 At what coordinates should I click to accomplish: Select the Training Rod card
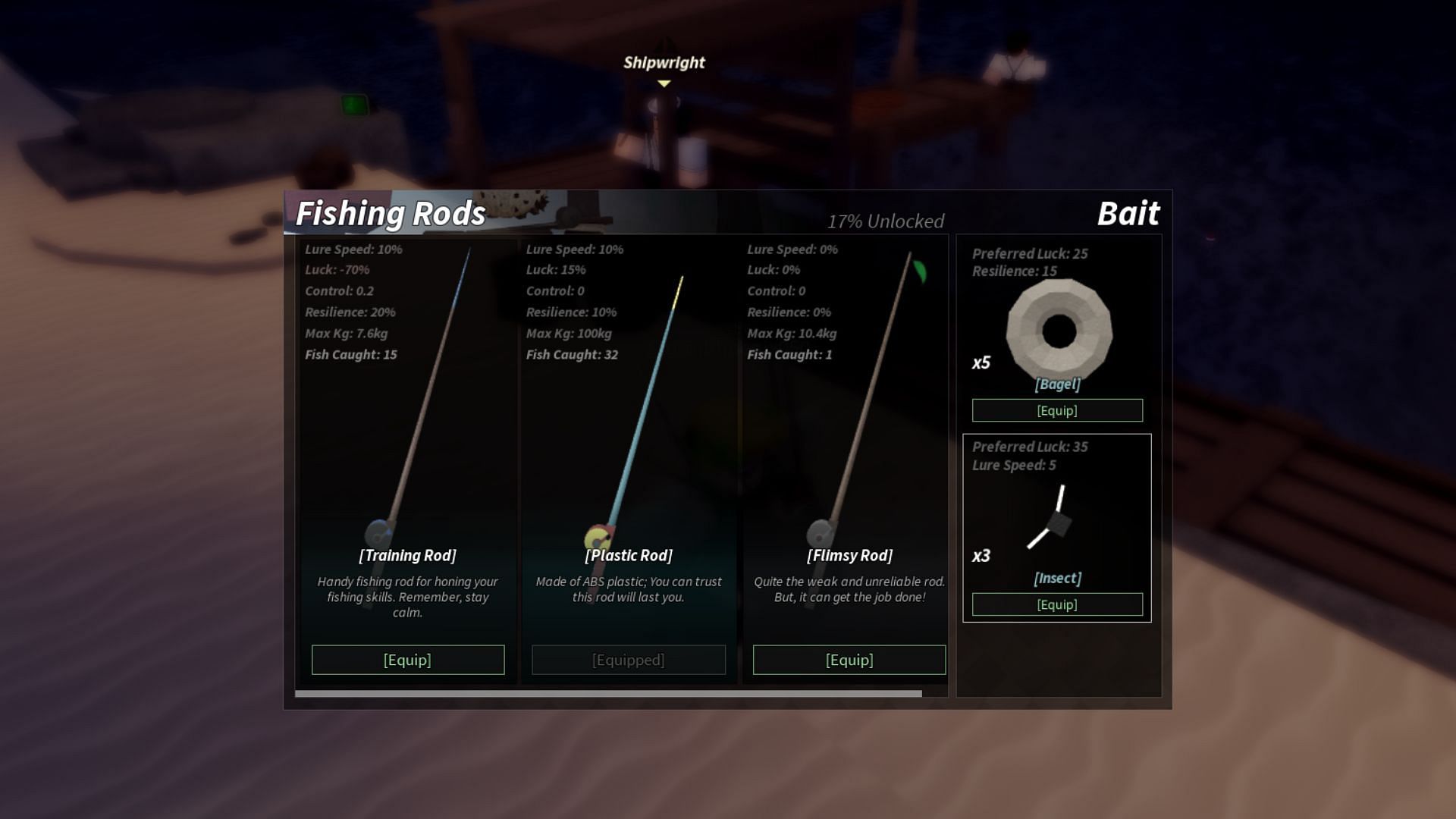(x=408, y=455)
